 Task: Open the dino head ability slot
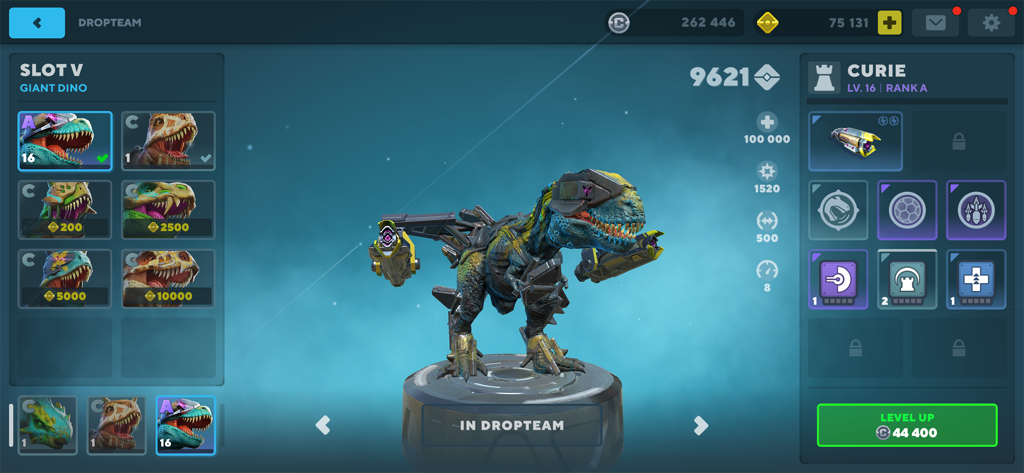pos(838,210)
